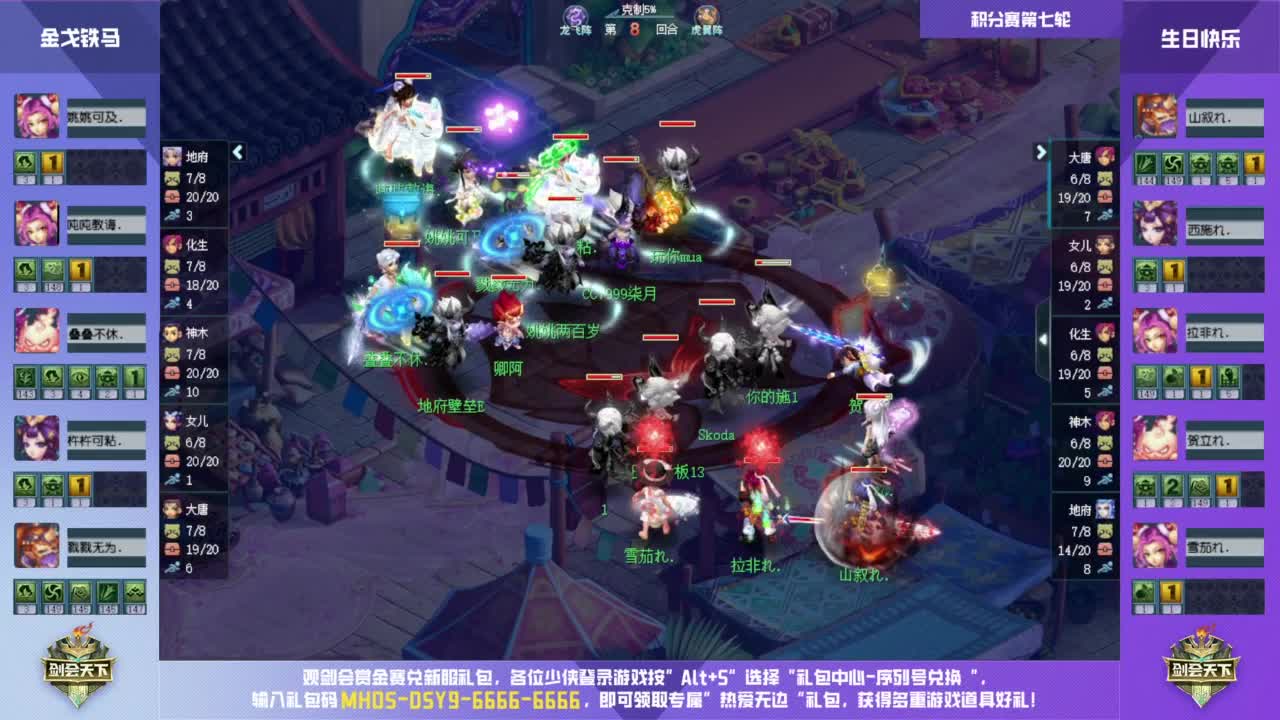Image resolution: width=1280 pixels, height=720 pixels.
Task: Click the 虎翼阵 tiger formation icon
Action: (x=706, y=14)
